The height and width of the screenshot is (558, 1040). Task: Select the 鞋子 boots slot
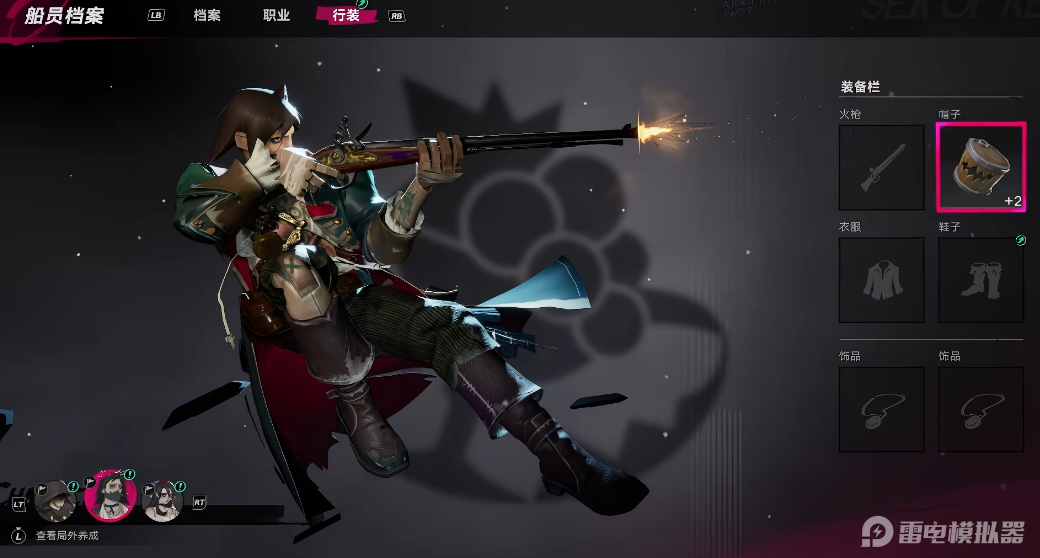tap(981, 280)
